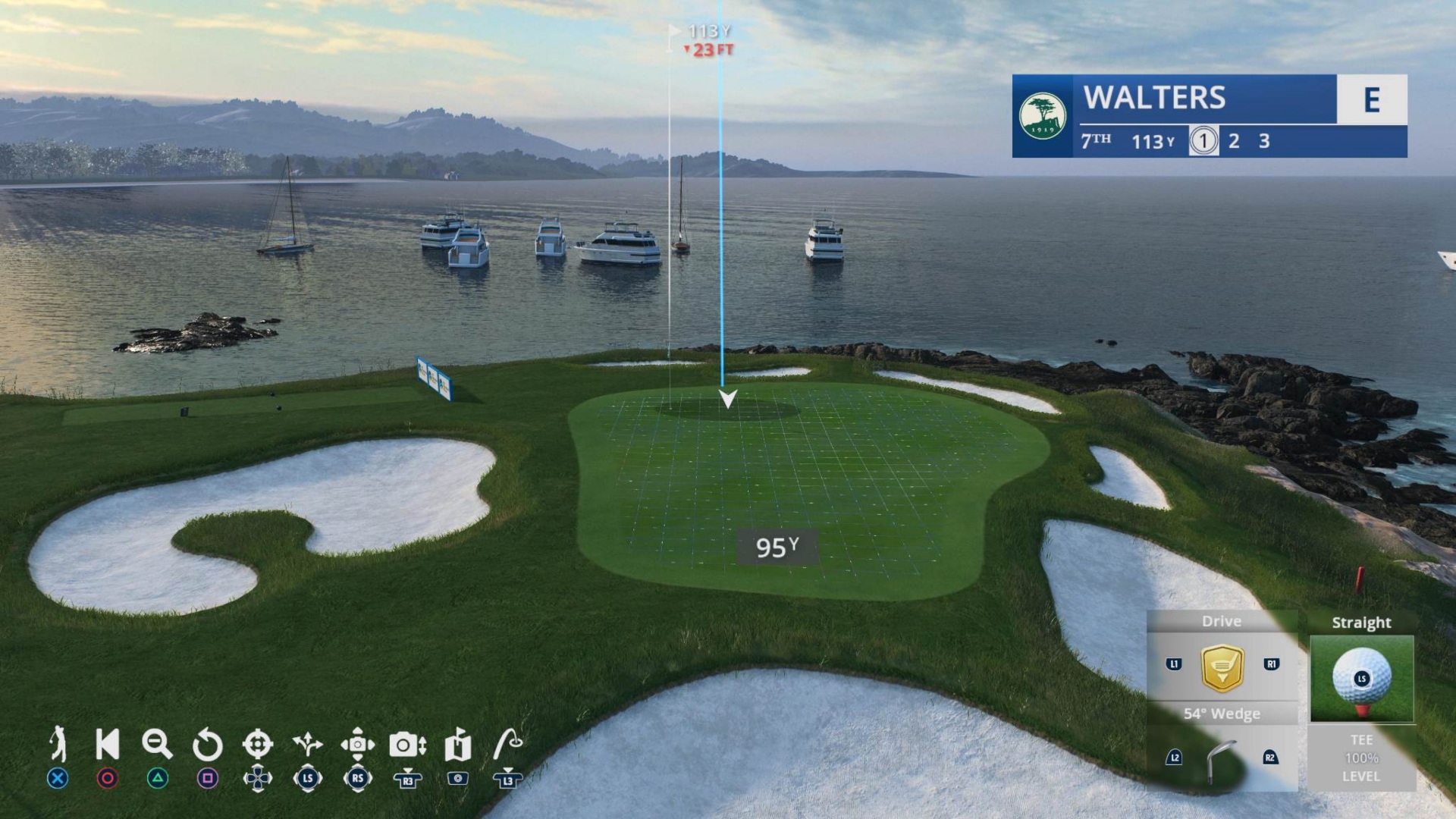1456x819 pixels.
Task: Show the ball flight arc to hole icon
Action: pos(507,744)
